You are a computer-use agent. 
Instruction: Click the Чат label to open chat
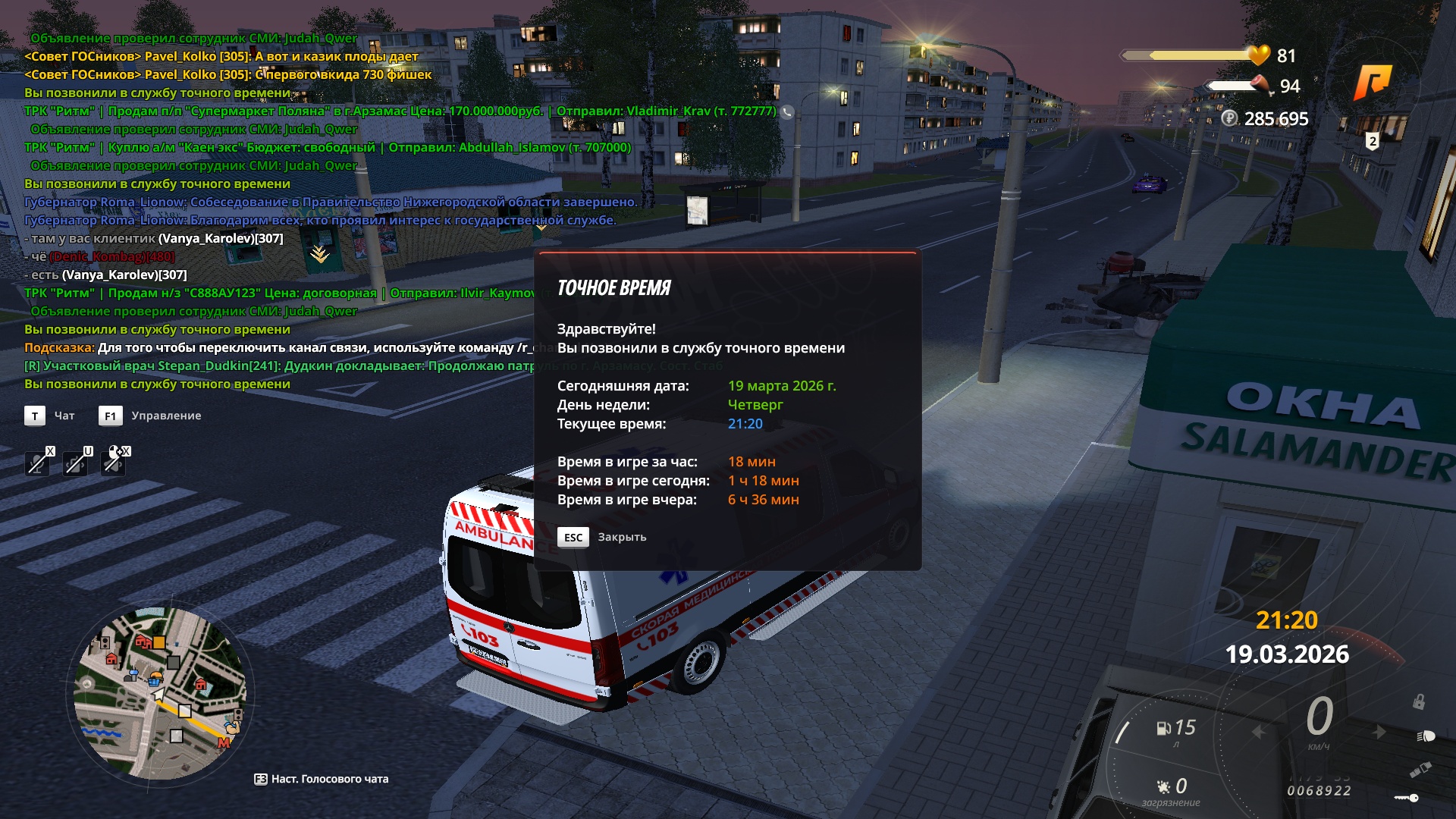click(x=64, y=416)
